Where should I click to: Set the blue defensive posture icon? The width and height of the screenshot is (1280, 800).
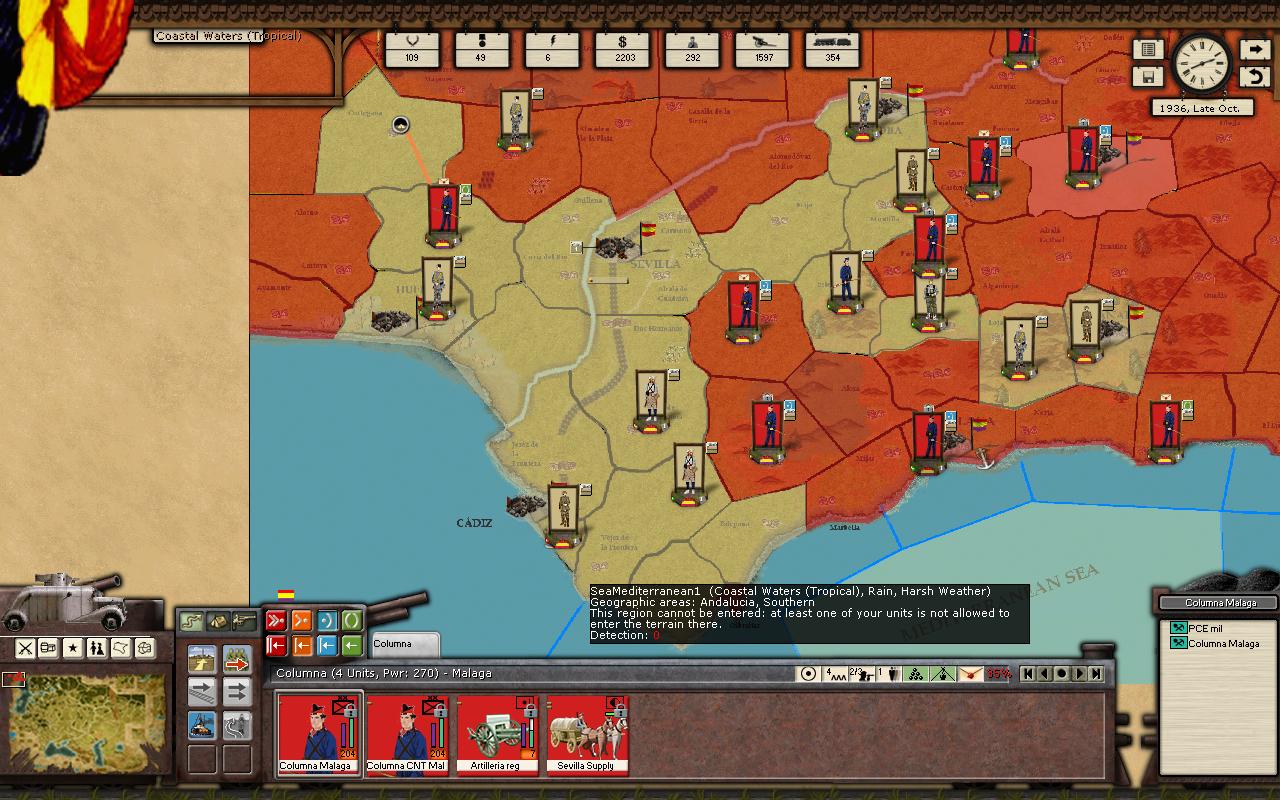click(x=326, y=621)
